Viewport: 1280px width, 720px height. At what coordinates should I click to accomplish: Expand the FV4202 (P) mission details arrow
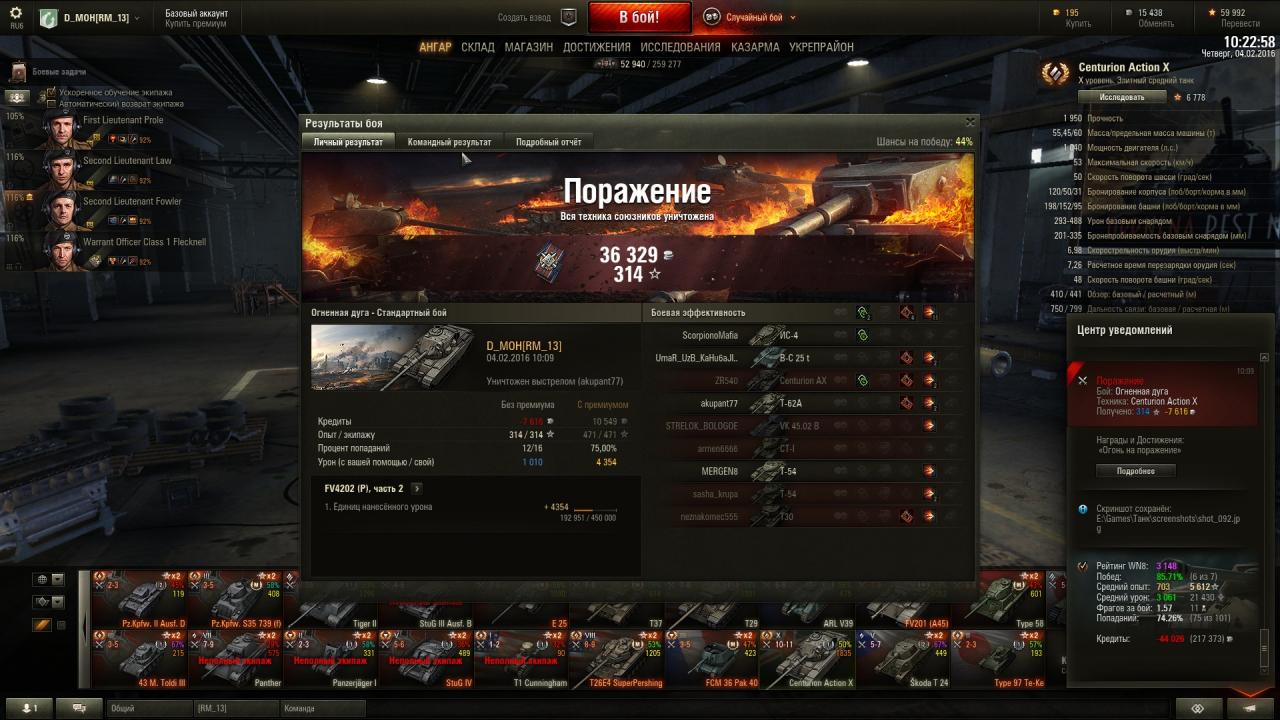[417, 489]
